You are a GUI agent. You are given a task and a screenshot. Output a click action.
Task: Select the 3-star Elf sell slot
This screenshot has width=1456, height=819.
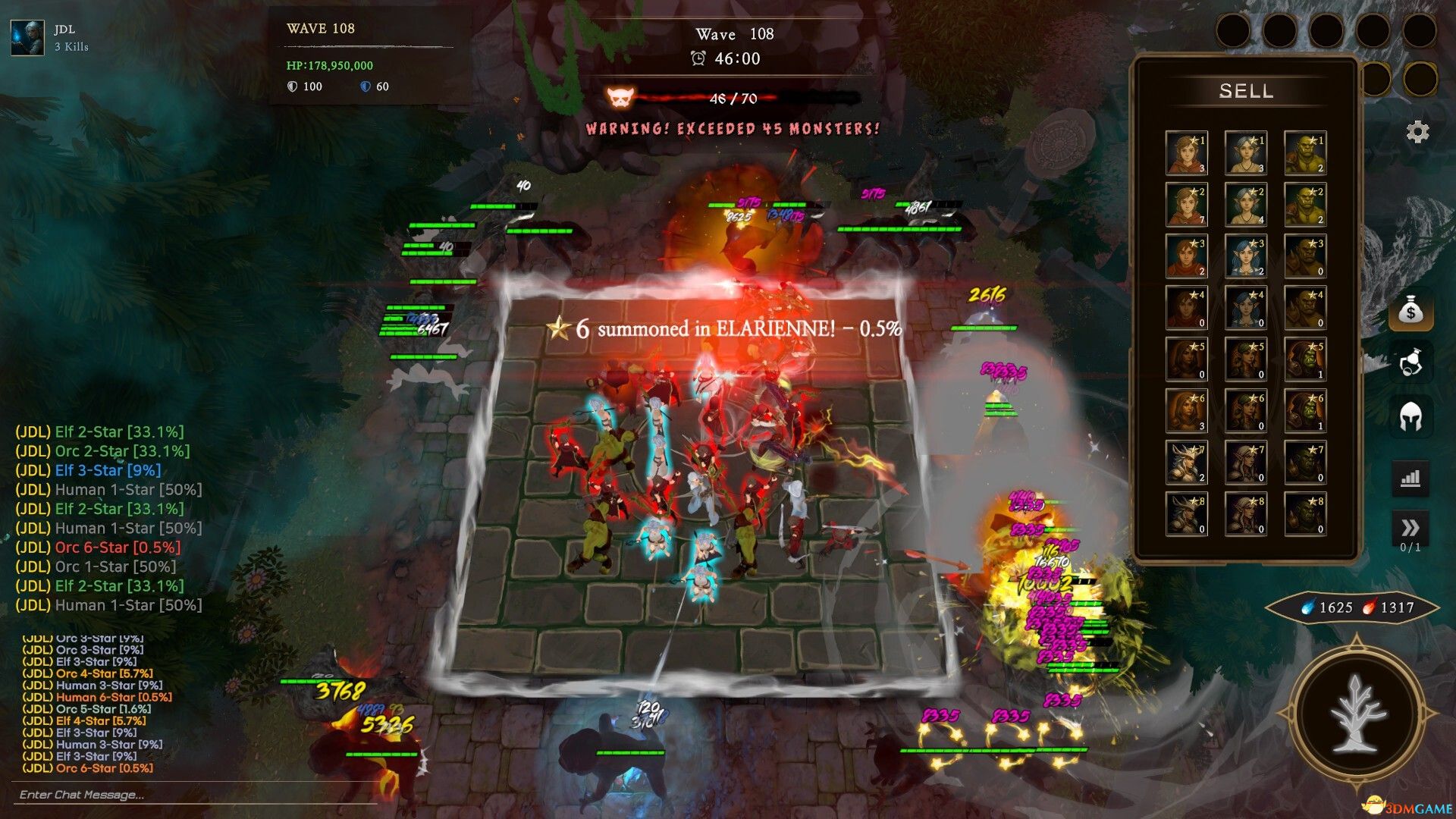[1245, 256]
